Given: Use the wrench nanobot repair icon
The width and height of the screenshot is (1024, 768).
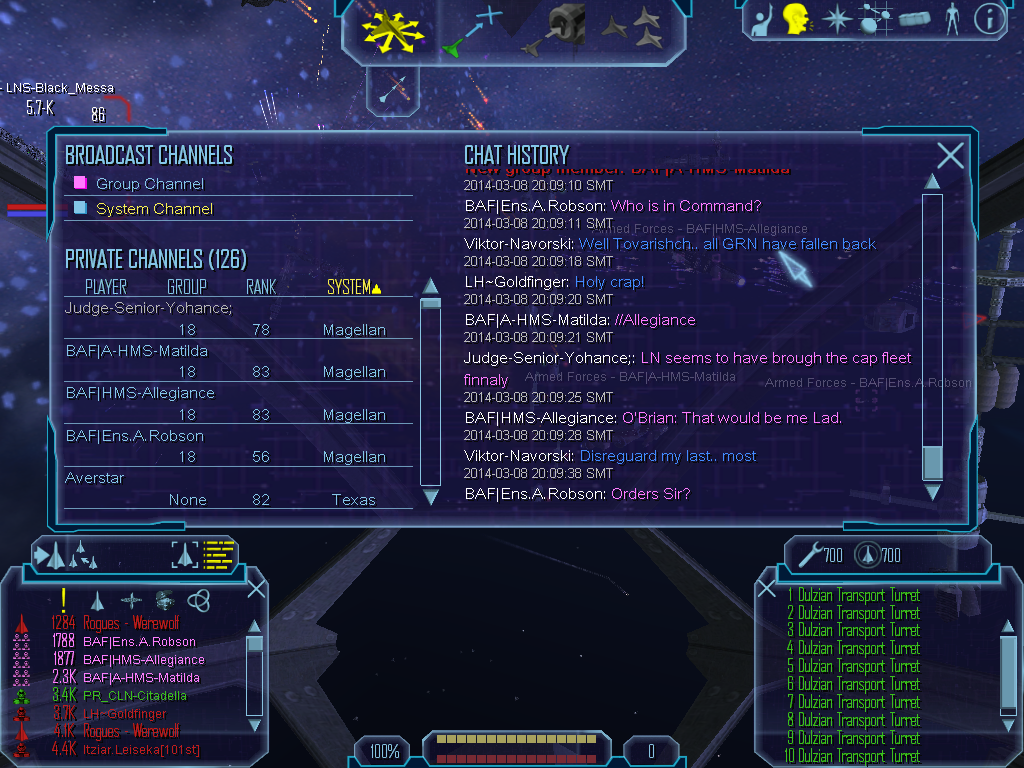Looking at the screenshot, I should (x=805, y=555).
